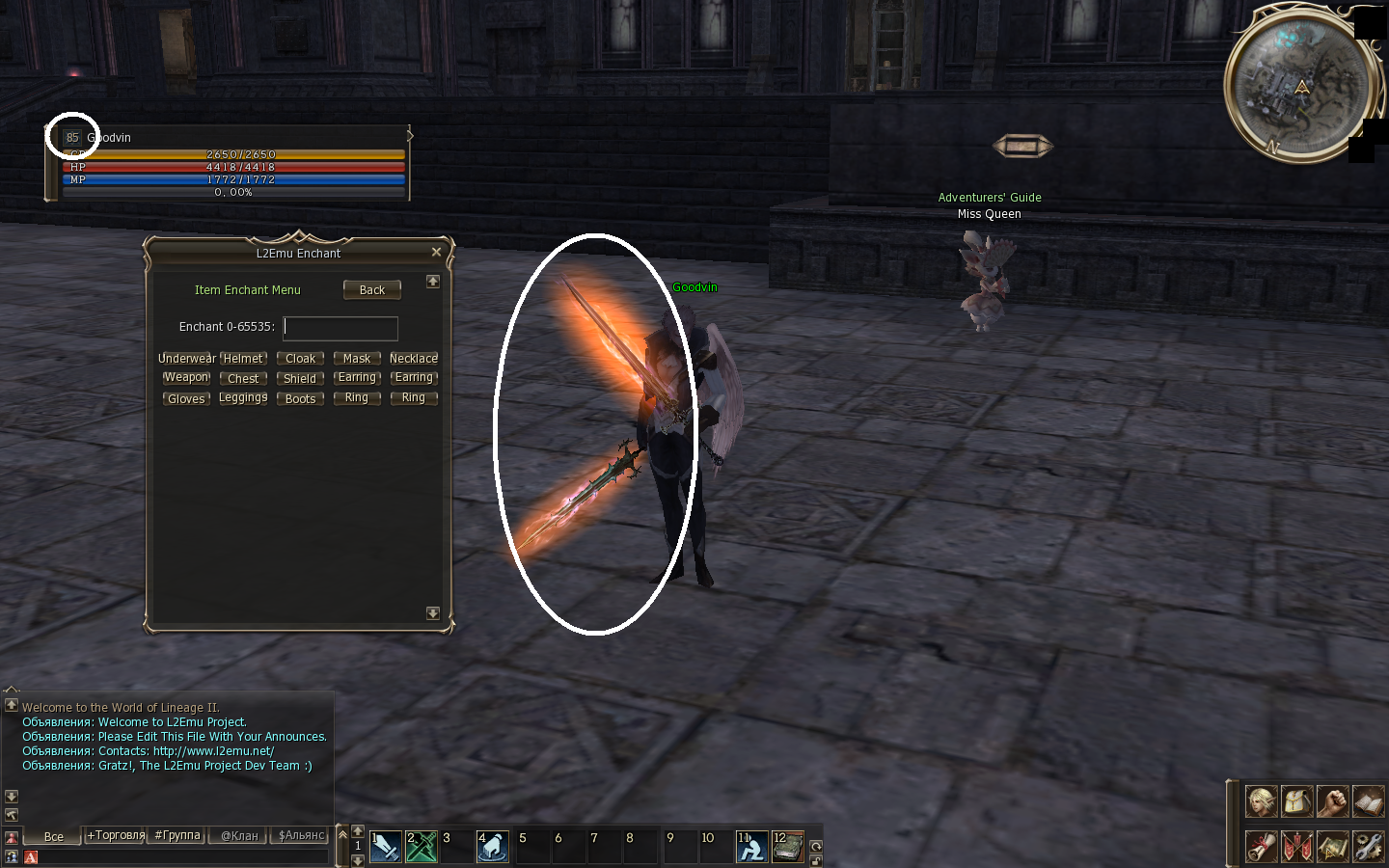This screenshot has height=868, width=1389.
Task: Choose the Gloves enchant button
Action: pyautogui.click(x=186, y=399)
